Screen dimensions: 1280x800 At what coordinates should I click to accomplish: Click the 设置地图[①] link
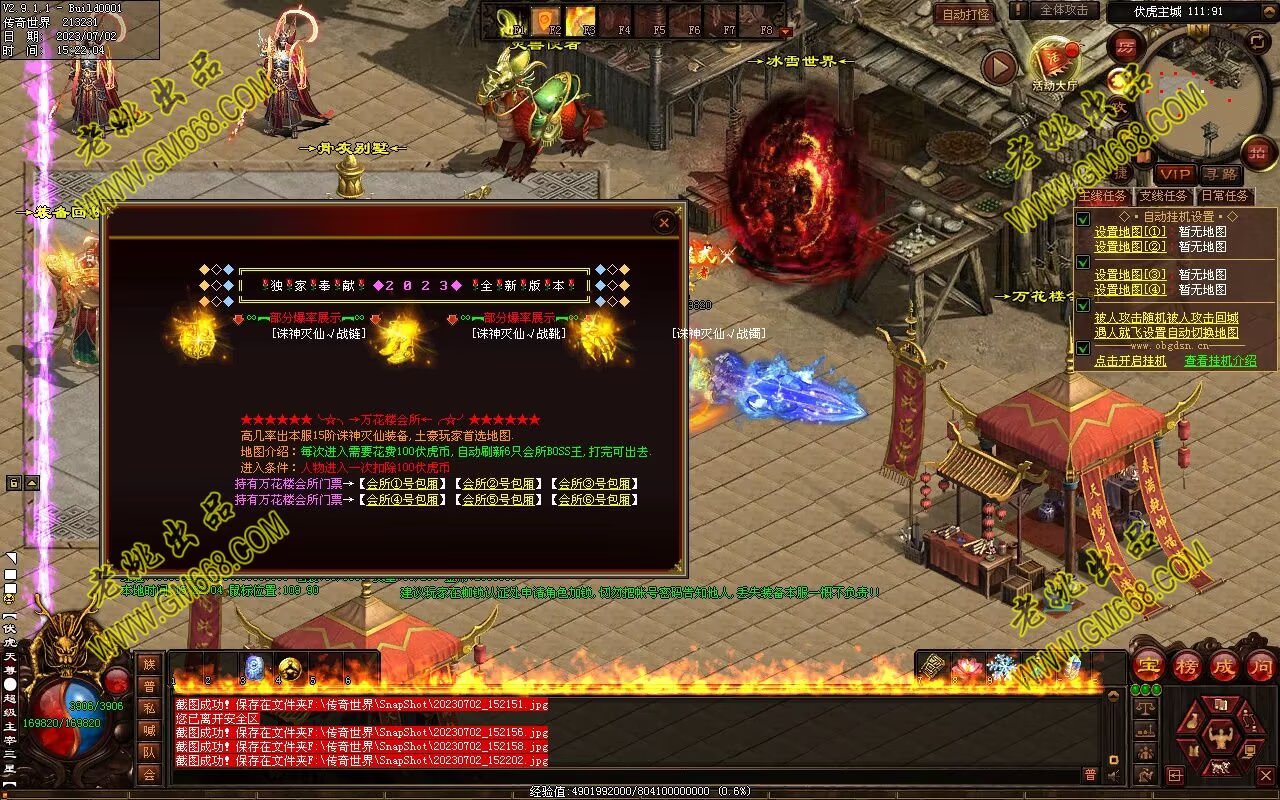pos(1129,232)
